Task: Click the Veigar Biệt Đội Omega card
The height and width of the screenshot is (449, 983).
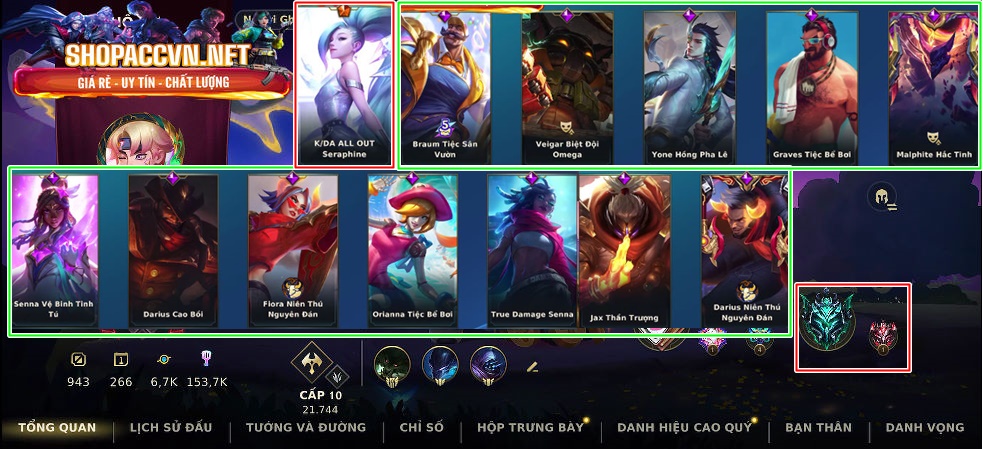Action: (x=567, y=85)
